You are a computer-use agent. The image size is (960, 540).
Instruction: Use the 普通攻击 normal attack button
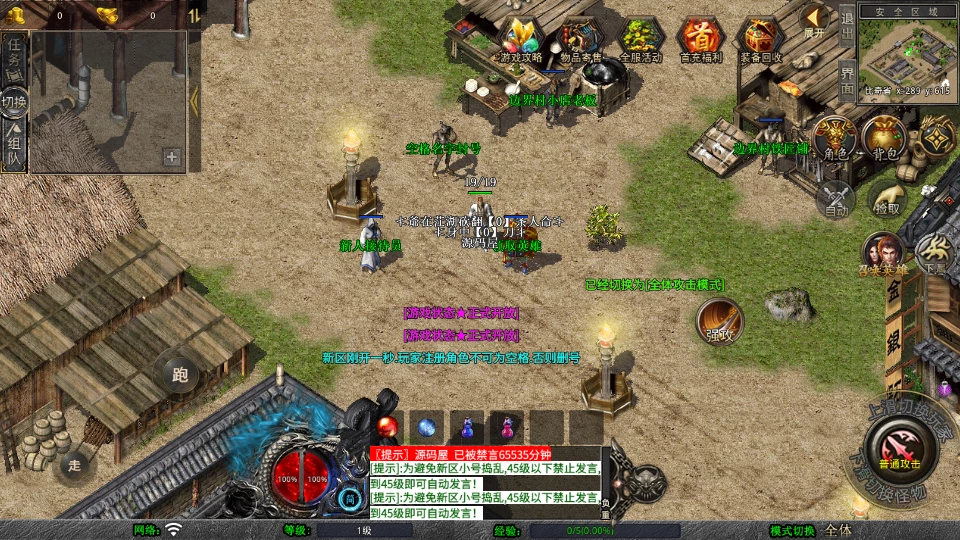(x=900, y=450)
